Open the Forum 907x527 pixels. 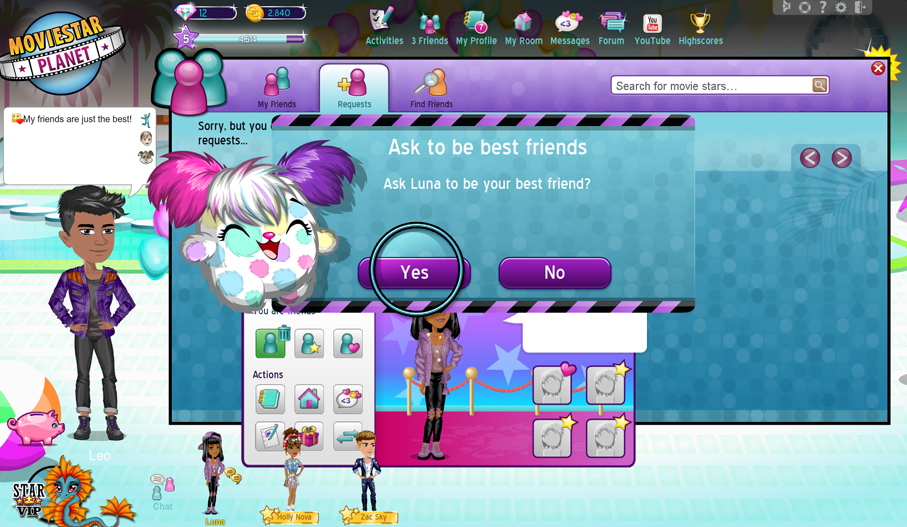[611, 27]
